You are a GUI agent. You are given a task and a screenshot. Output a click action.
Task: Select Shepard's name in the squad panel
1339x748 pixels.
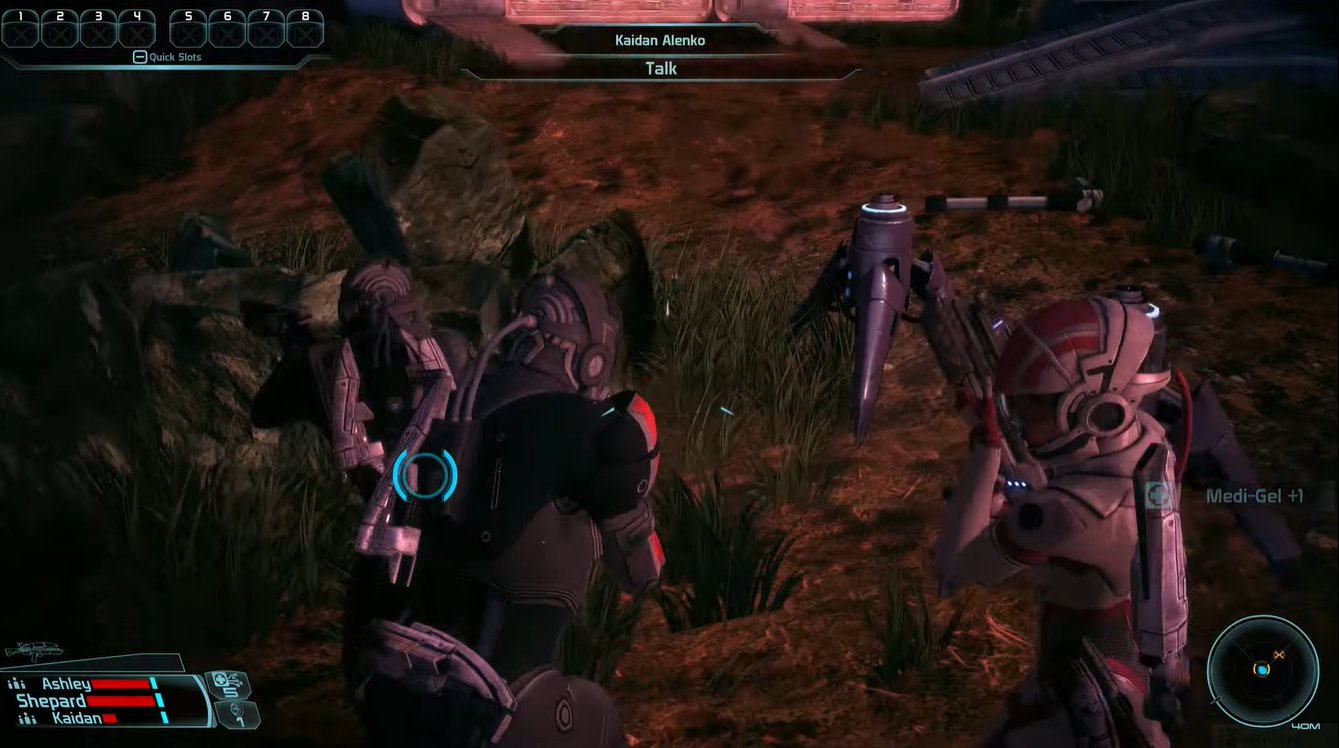(x=52, y=701)
